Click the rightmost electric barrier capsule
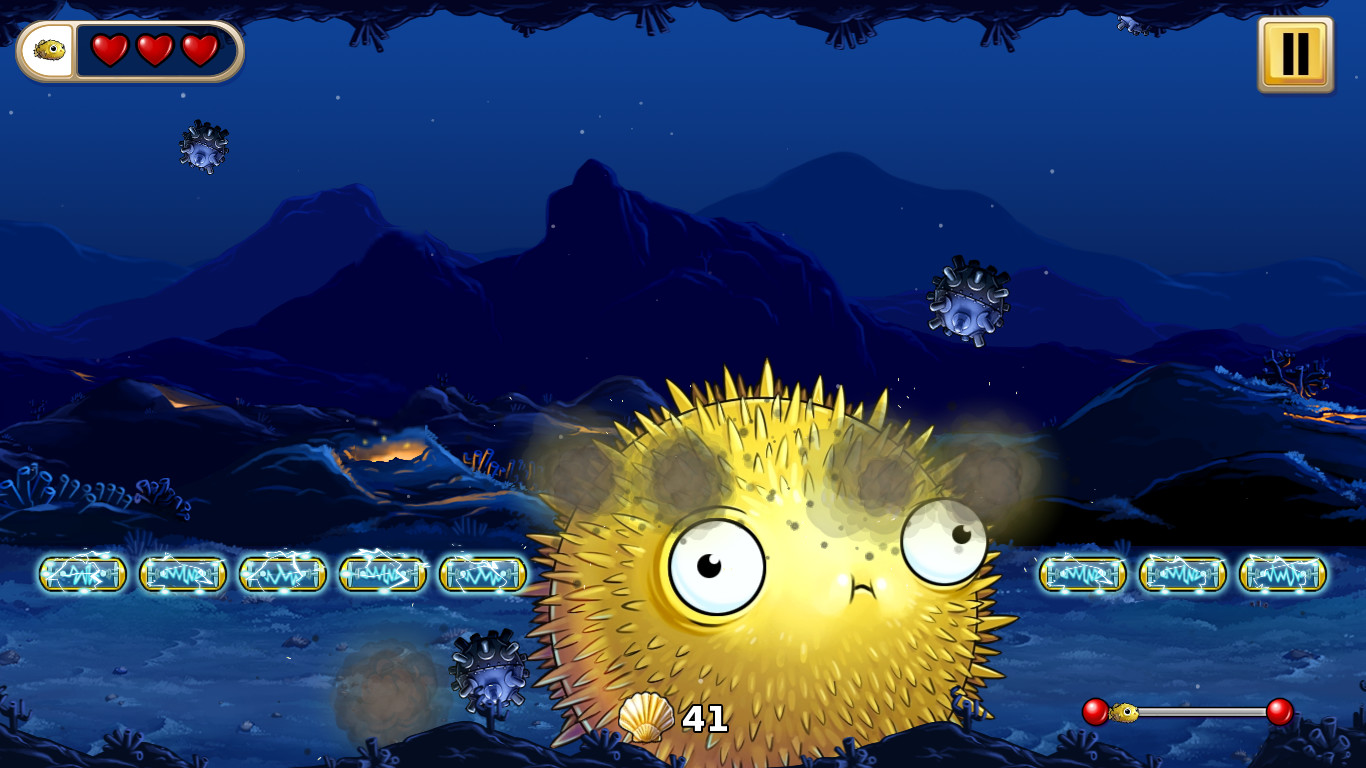This screenshot has height=768, width=1366. pos(1283,575)
